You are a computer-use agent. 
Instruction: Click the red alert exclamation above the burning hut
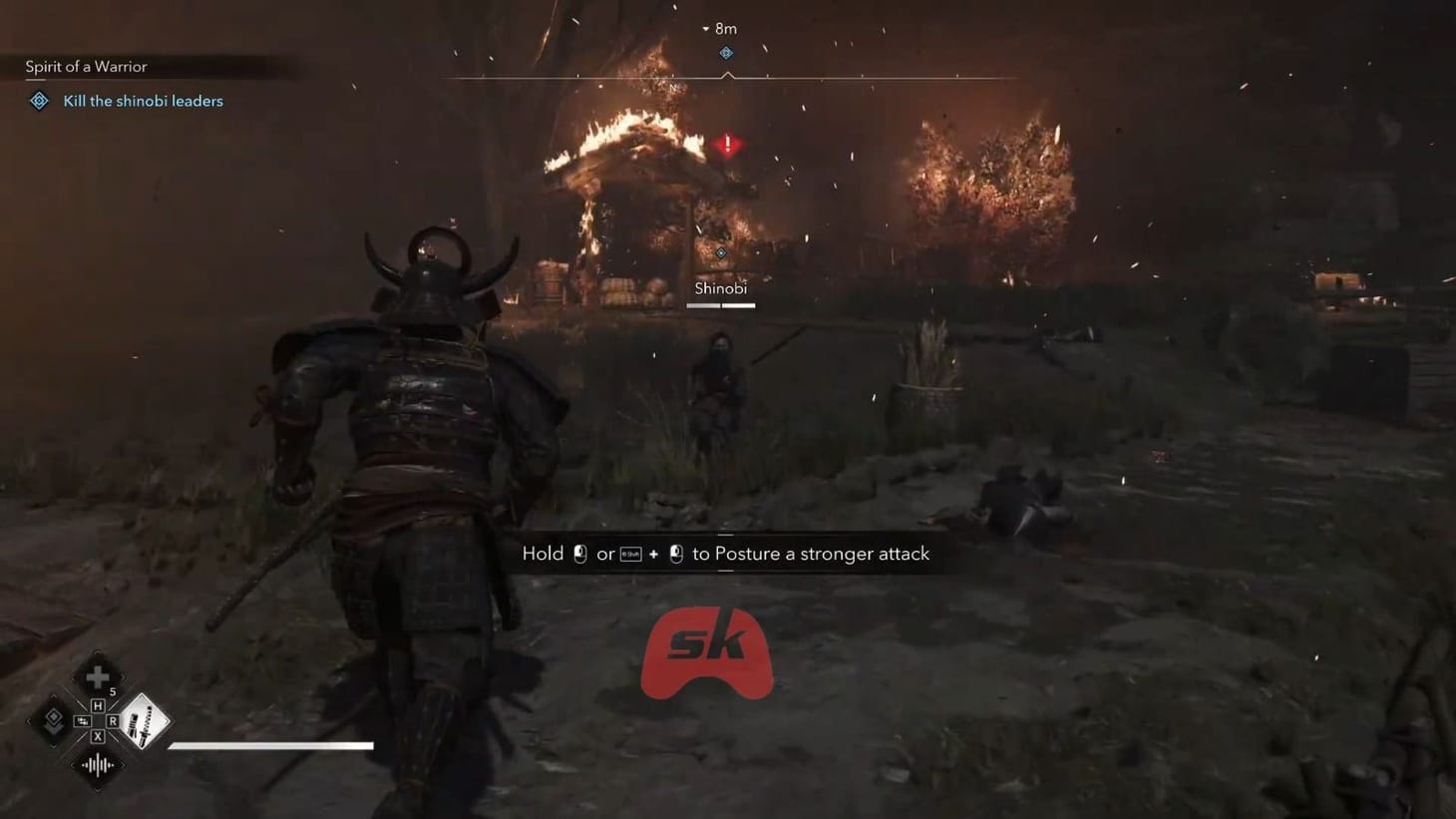[726, 145]
